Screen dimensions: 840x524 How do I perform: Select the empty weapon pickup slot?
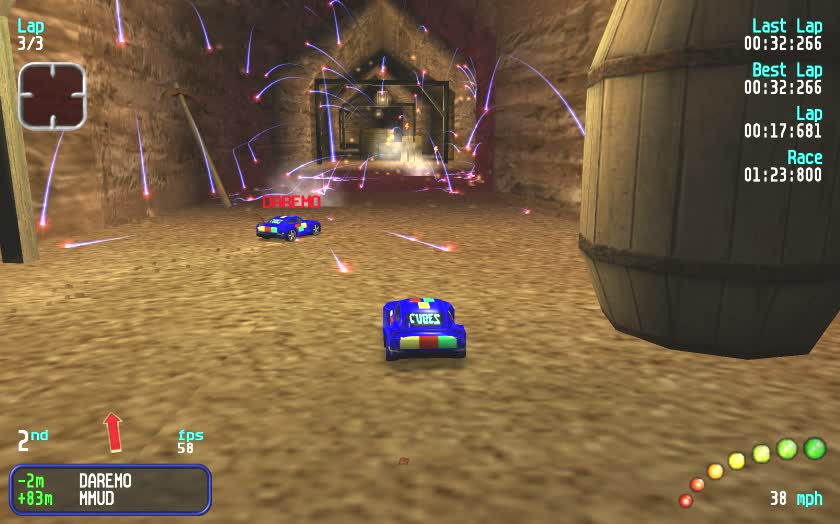(x=52, y=95)
